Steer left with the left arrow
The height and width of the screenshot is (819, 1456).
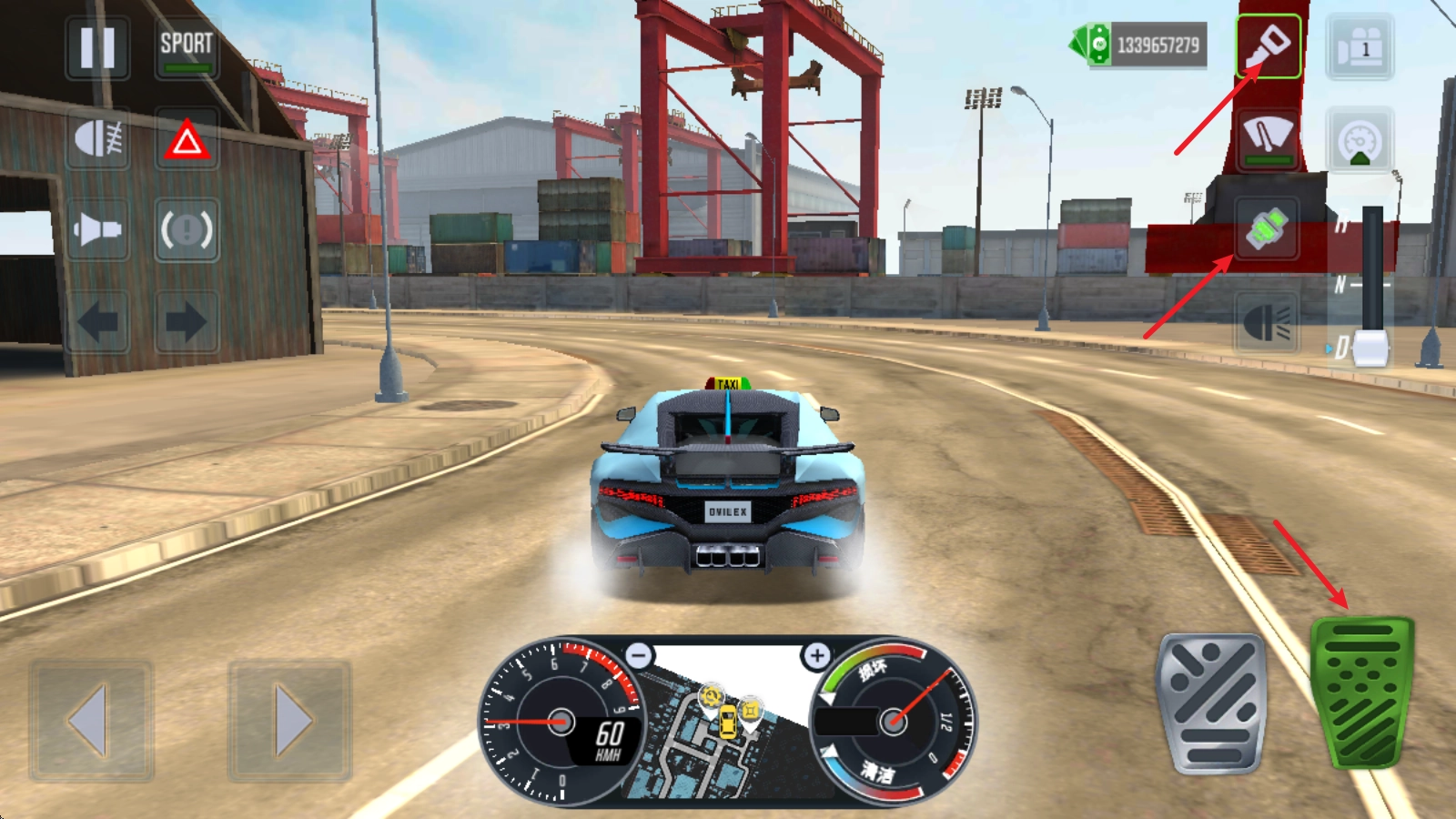pos(91,721)
